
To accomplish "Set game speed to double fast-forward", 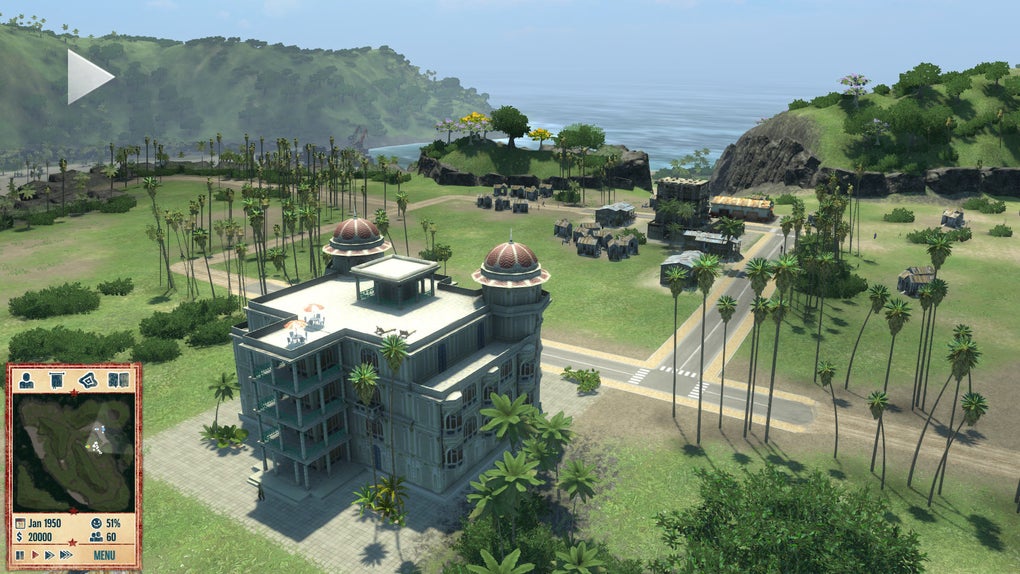I will pyautogui.click(x=48, y=554).
